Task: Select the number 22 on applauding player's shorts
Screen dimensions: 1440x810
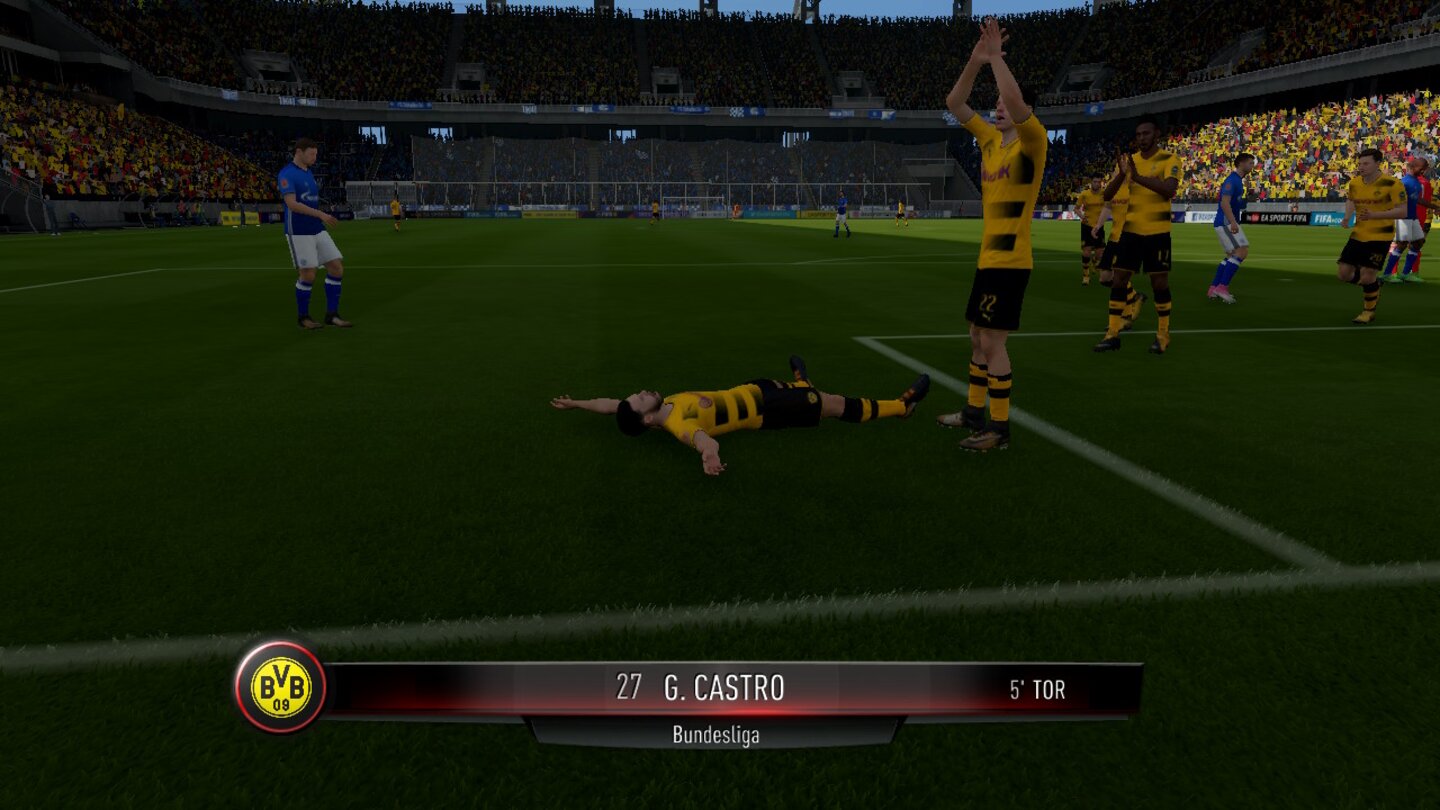Action: tap(987, 300)
